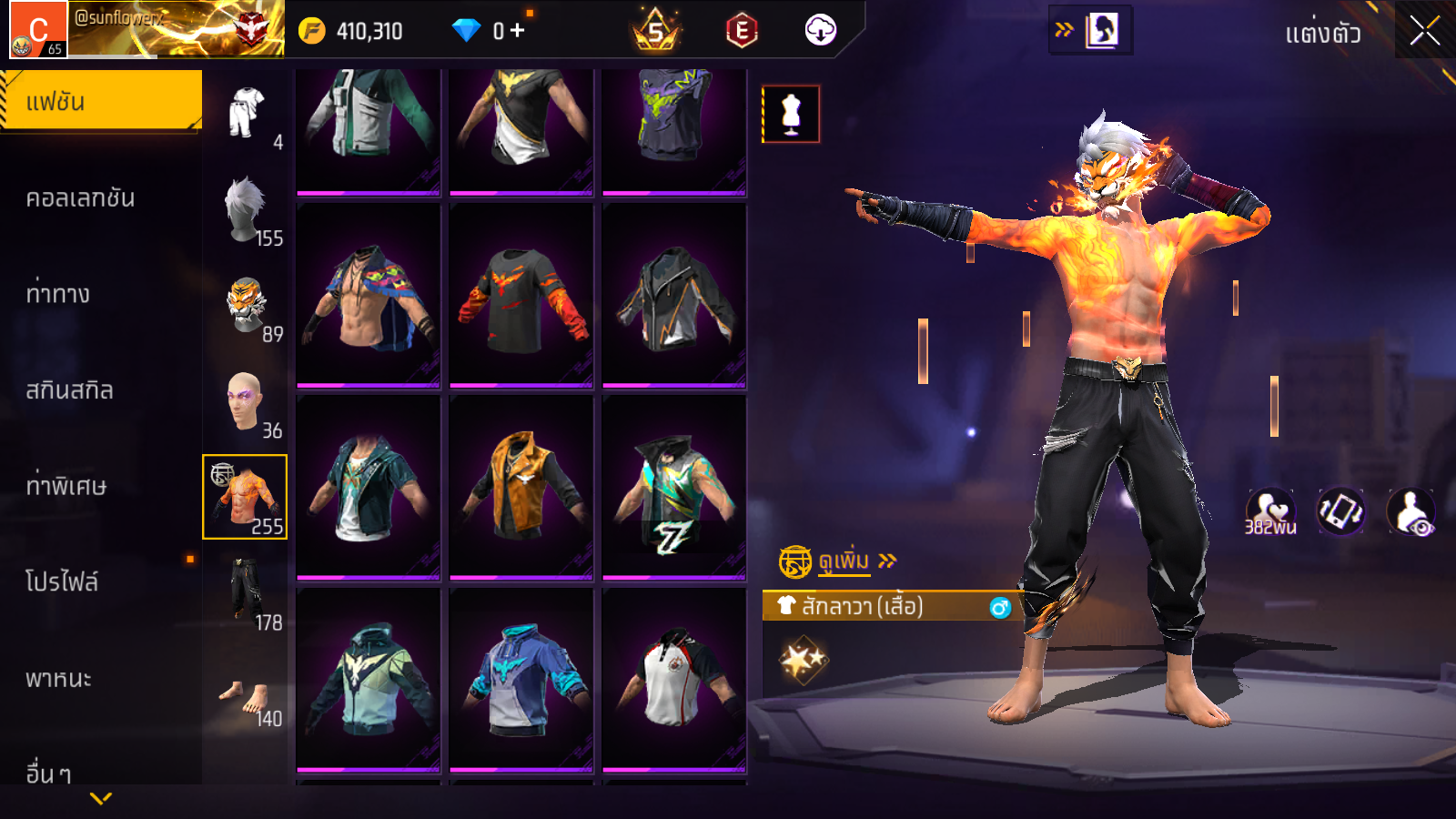This screenshot has width=1456, height=819.
Task: Add diamonds with the plus button
Action: click(518, 31)
